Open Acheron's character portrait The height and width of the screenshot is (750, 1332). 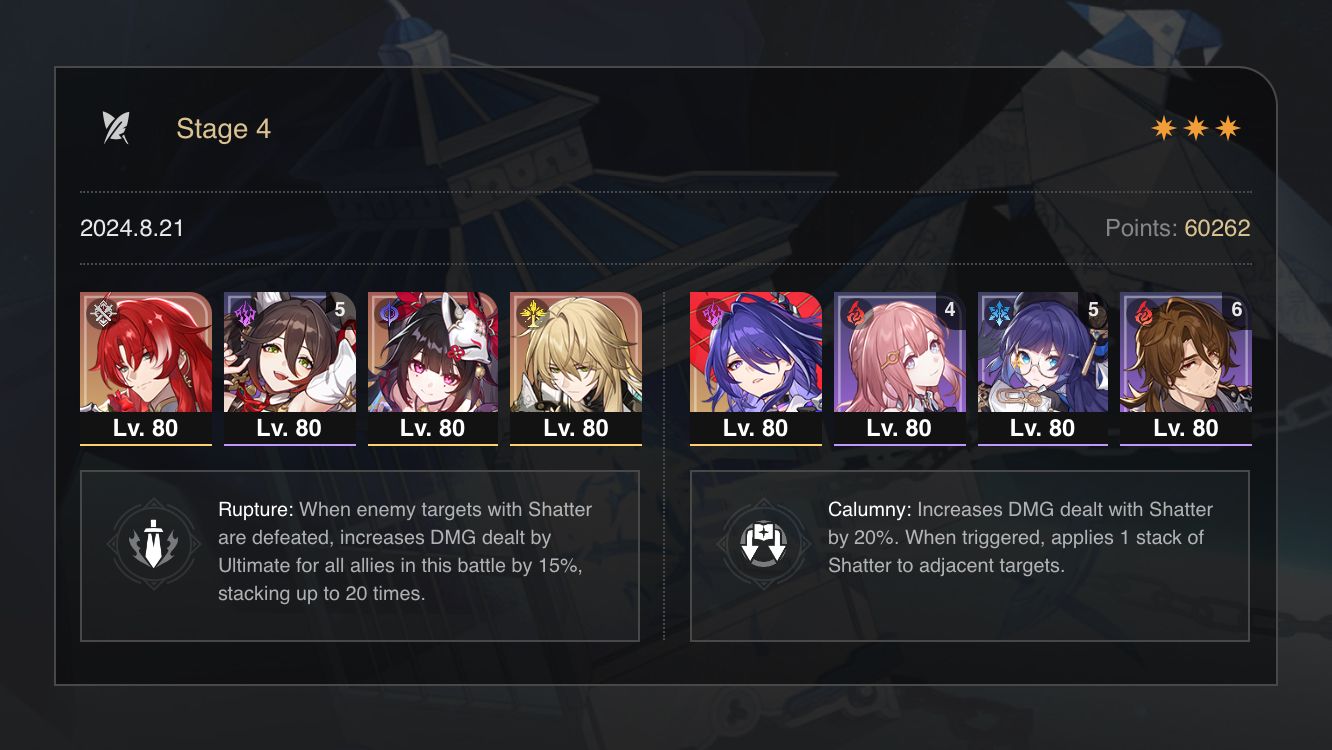pyautogui.click(x=756, y=355)
